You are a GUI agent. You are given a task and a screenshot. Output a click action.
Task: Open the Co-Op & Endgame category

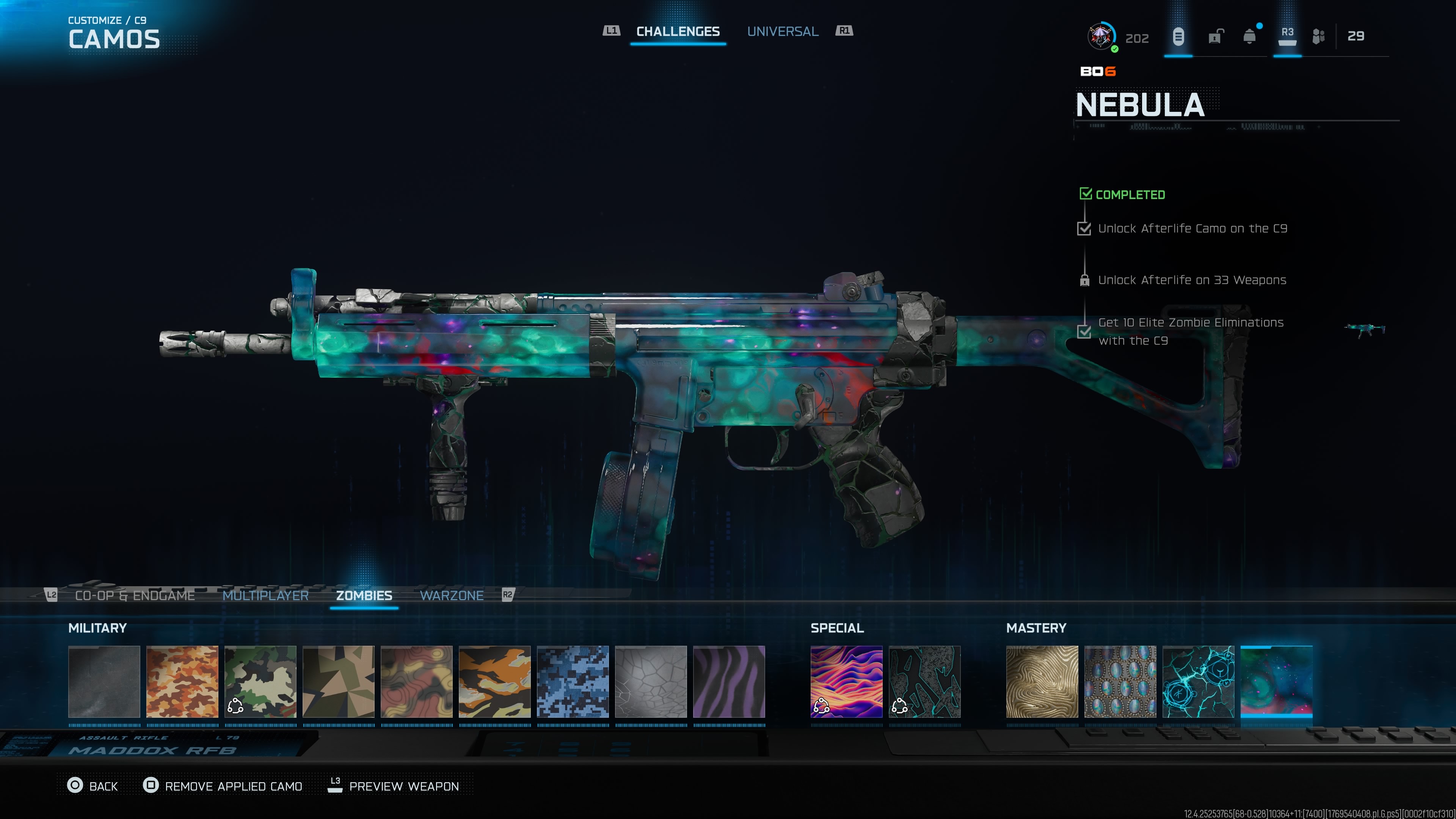pyautogui.click(x=135, y=595)
